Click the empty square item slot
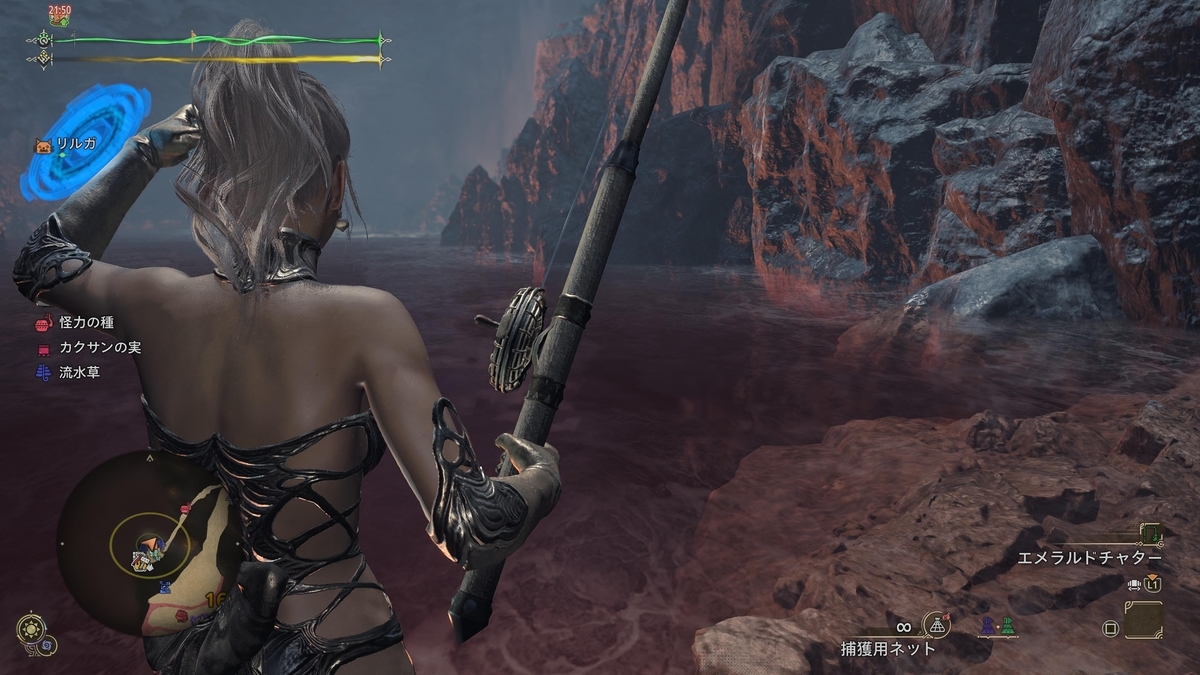The height and width of the screenshot is (675, 1200). [1142, 620]
